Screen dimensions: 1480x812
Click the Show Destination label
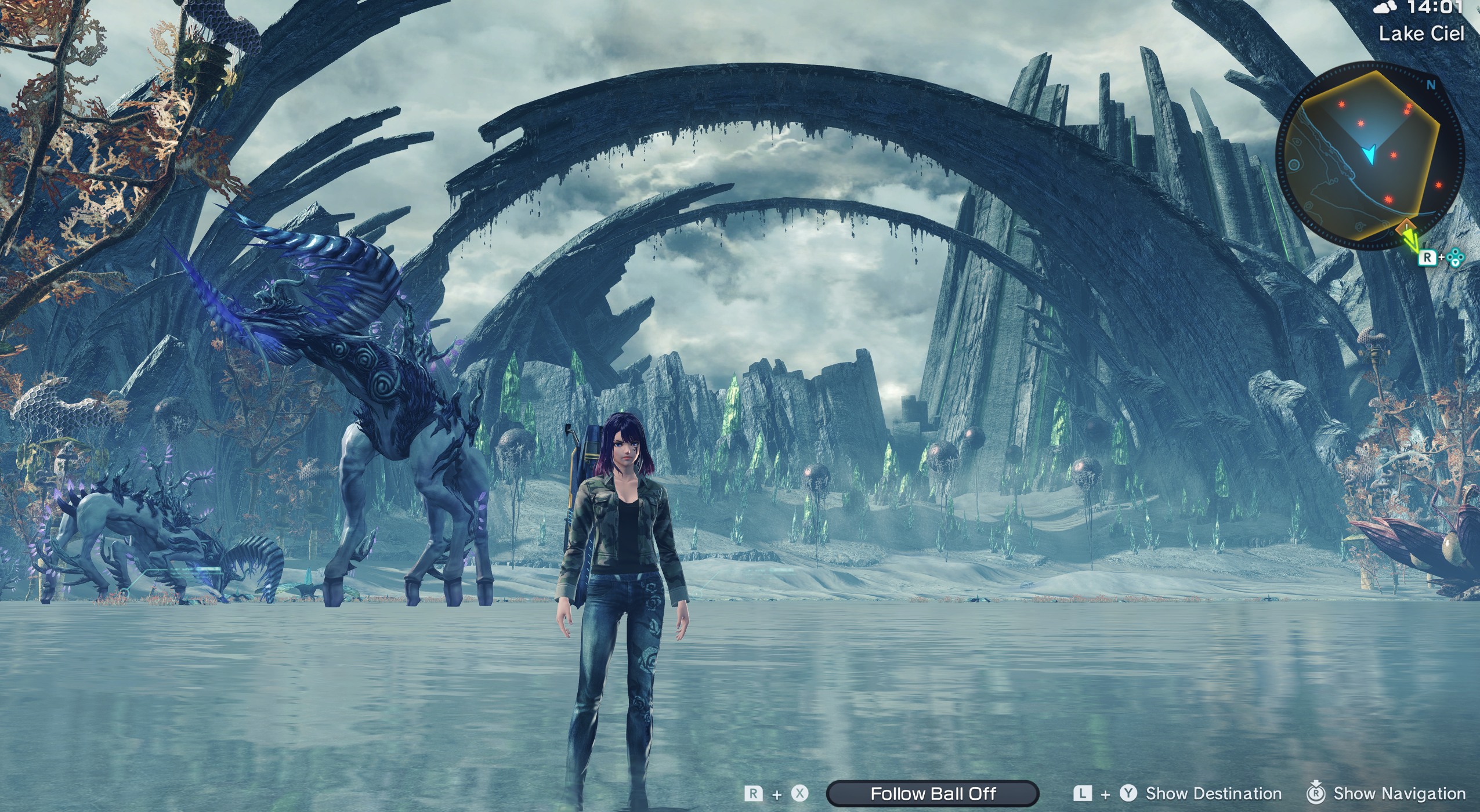pyautogui.click(x=1213, y=793)
